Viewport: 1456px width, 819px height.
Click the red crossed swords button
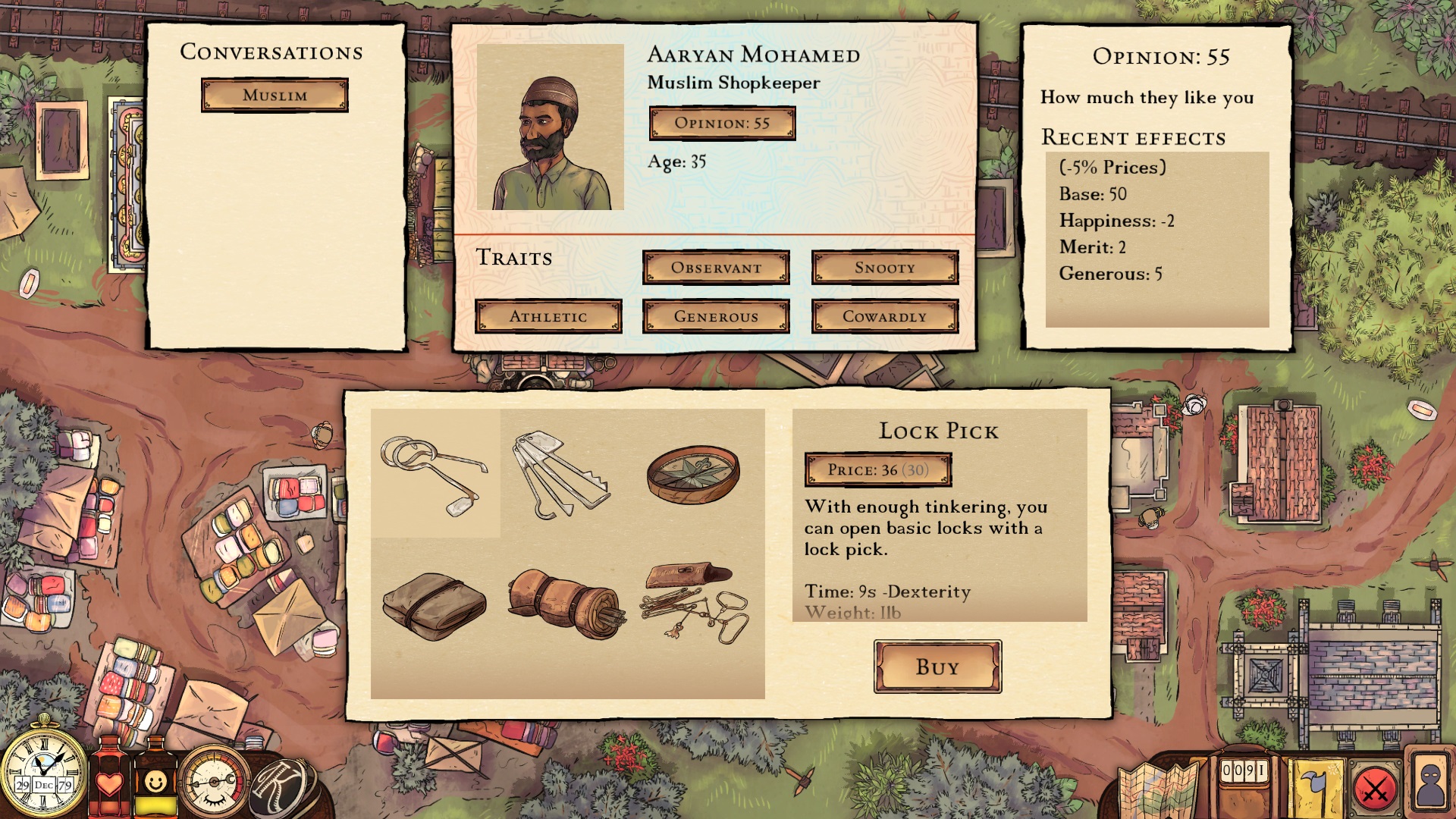(x=1375, y=790)
